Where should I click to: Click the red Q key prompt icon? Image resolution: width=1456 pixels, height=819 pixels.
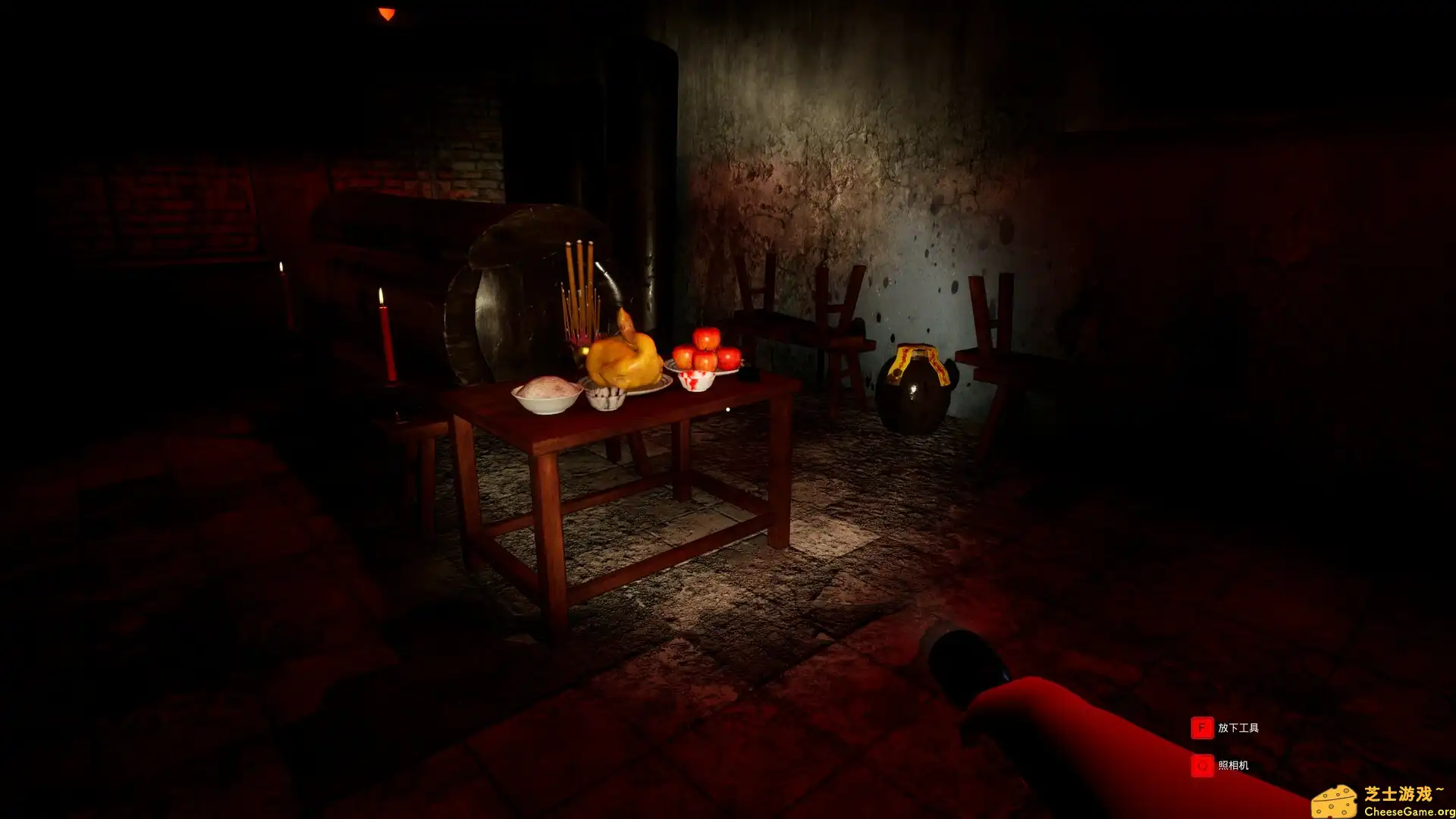coord(1202,766)
